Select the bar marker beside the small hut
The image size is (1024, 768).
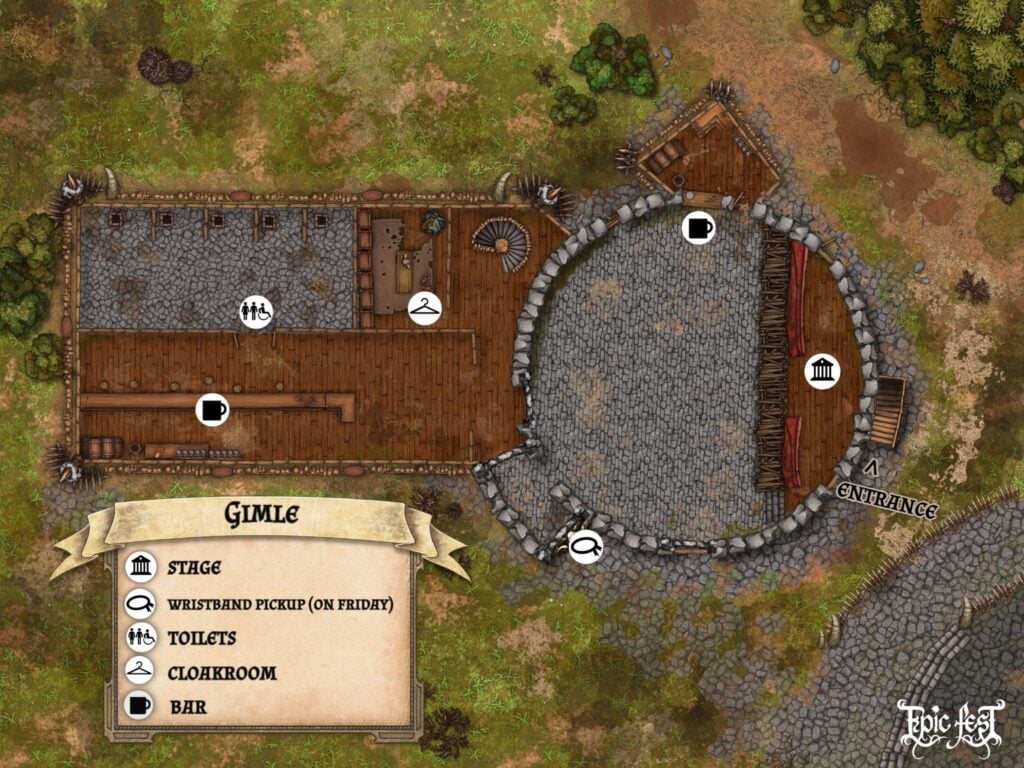pyautogui.click(x=699, y=228)
